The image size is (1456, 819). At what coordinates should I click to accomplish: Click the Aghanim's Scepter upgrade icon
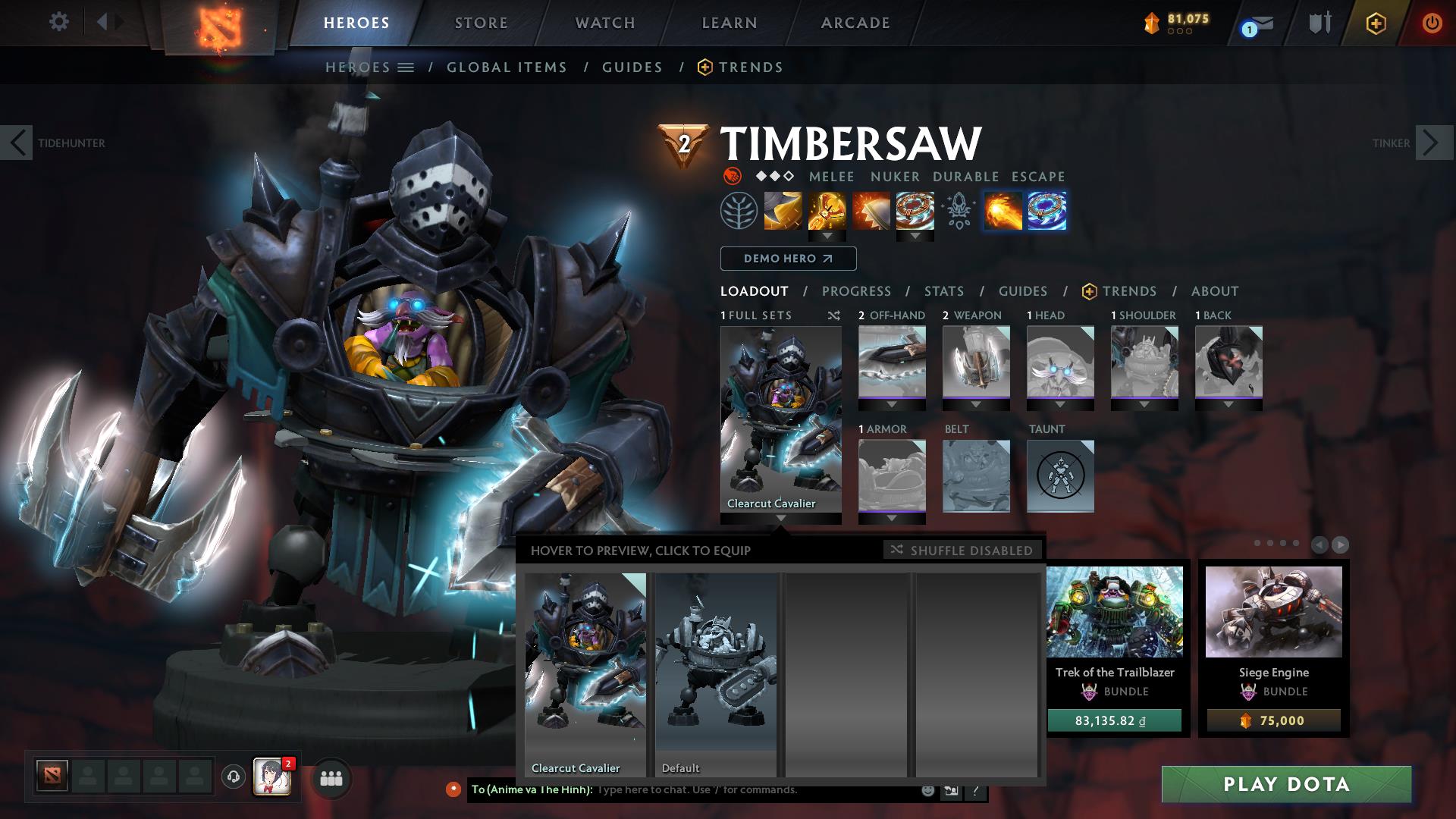[958, 212]
